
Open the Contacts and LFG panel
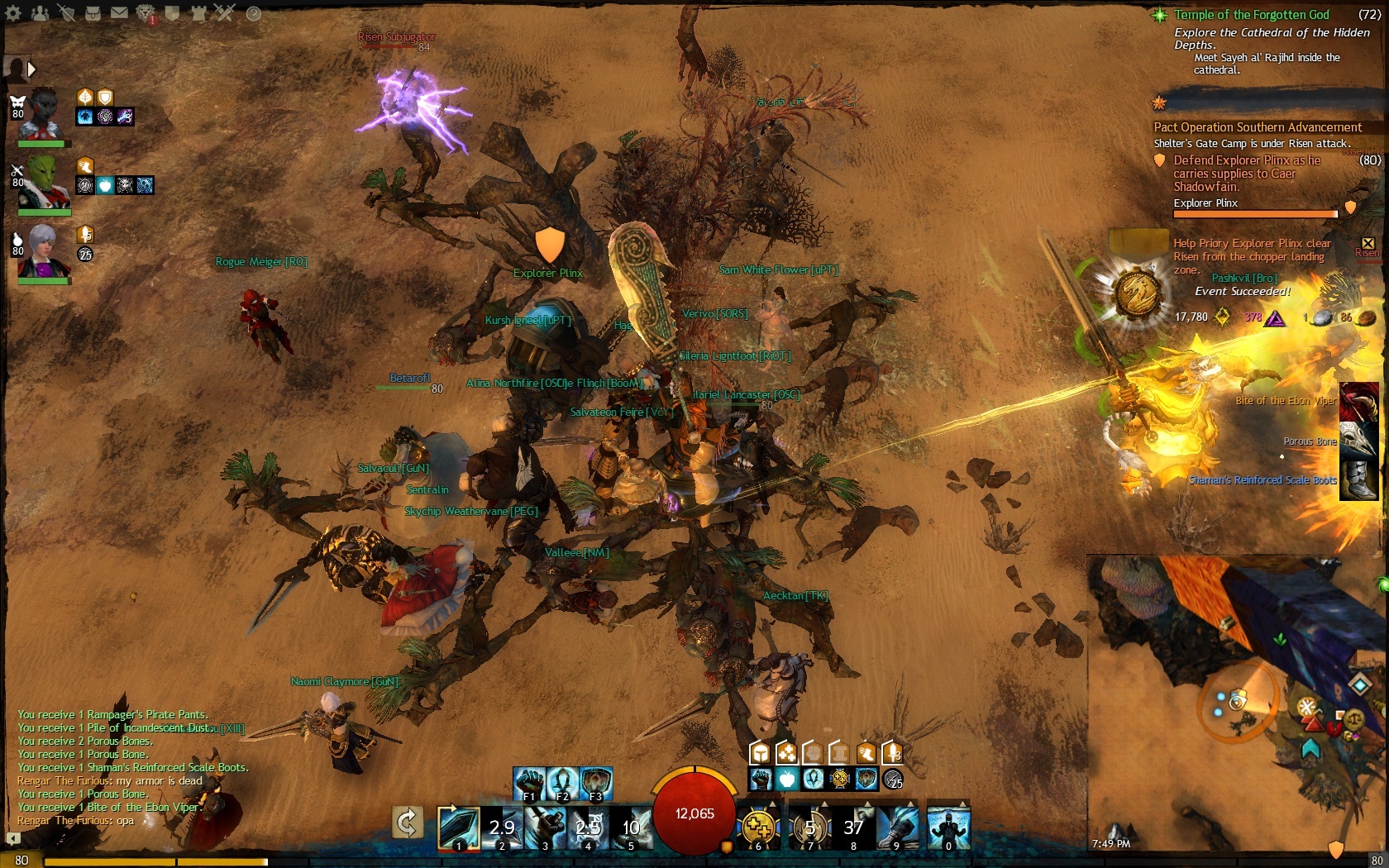pos(39,13)
